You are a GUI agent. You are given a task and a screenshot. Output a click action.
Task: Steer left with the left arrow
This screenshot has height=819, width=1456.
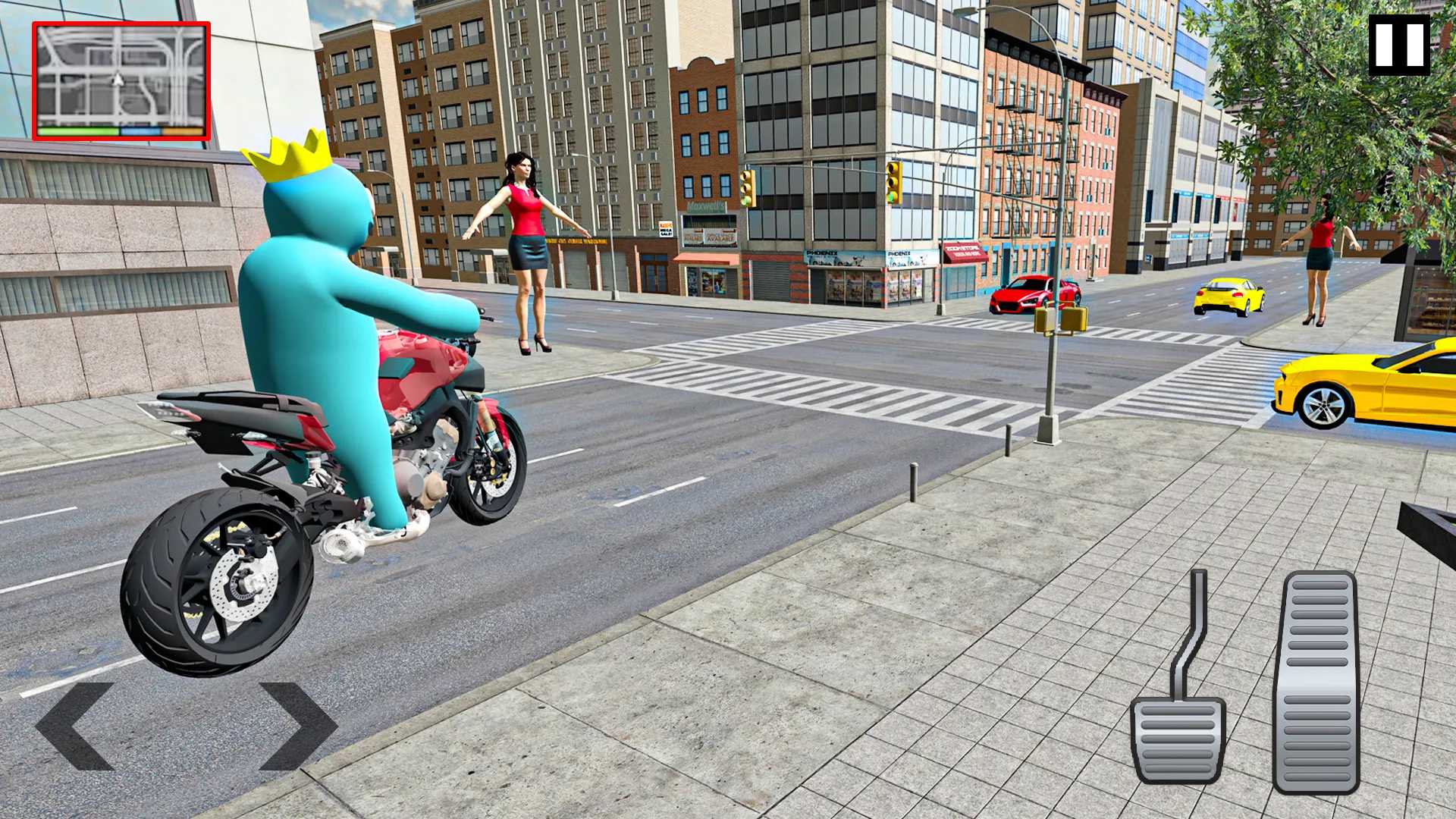click(74, 726)
